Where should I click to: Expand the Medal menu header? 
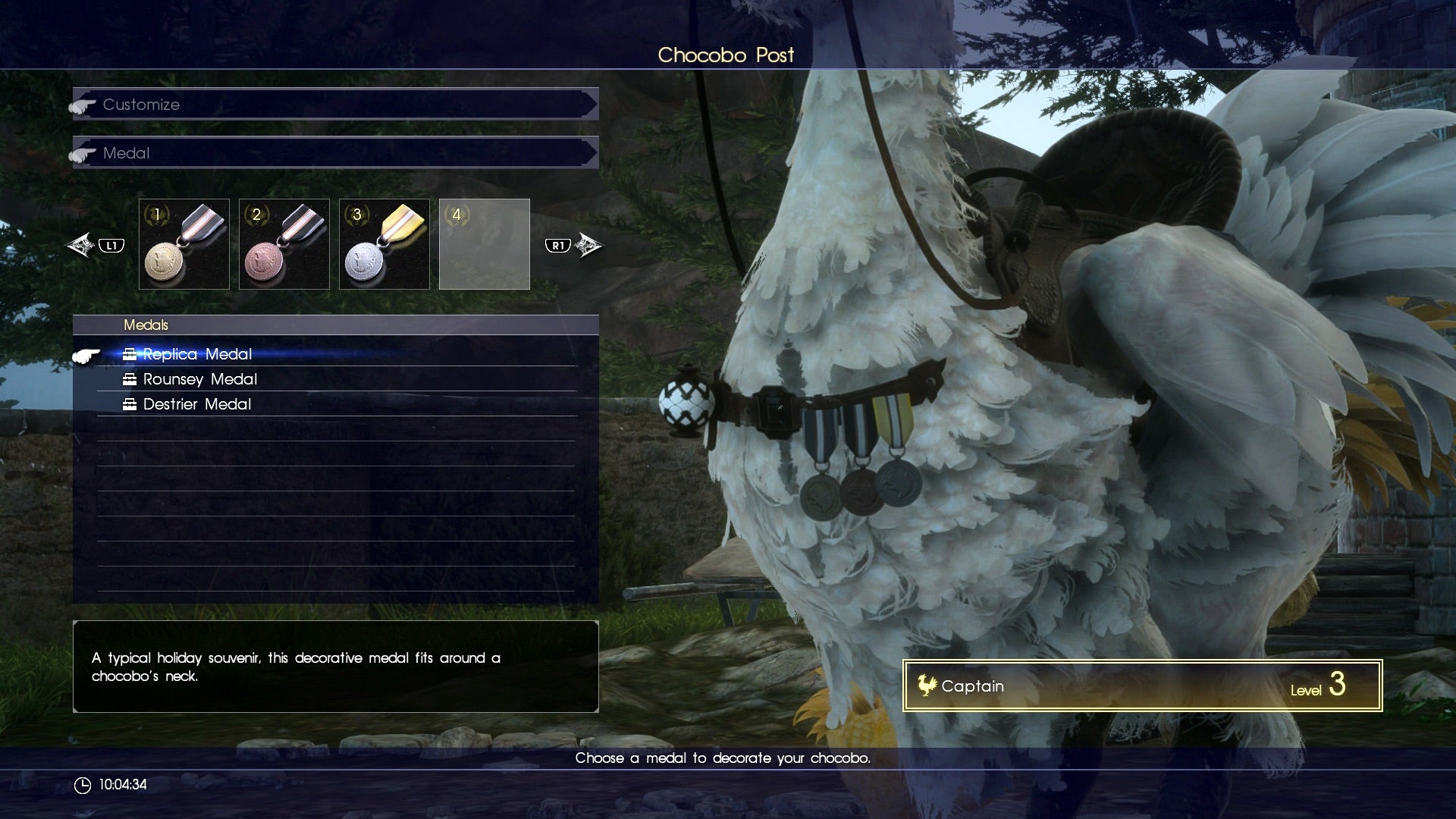[x=334, y=152]
